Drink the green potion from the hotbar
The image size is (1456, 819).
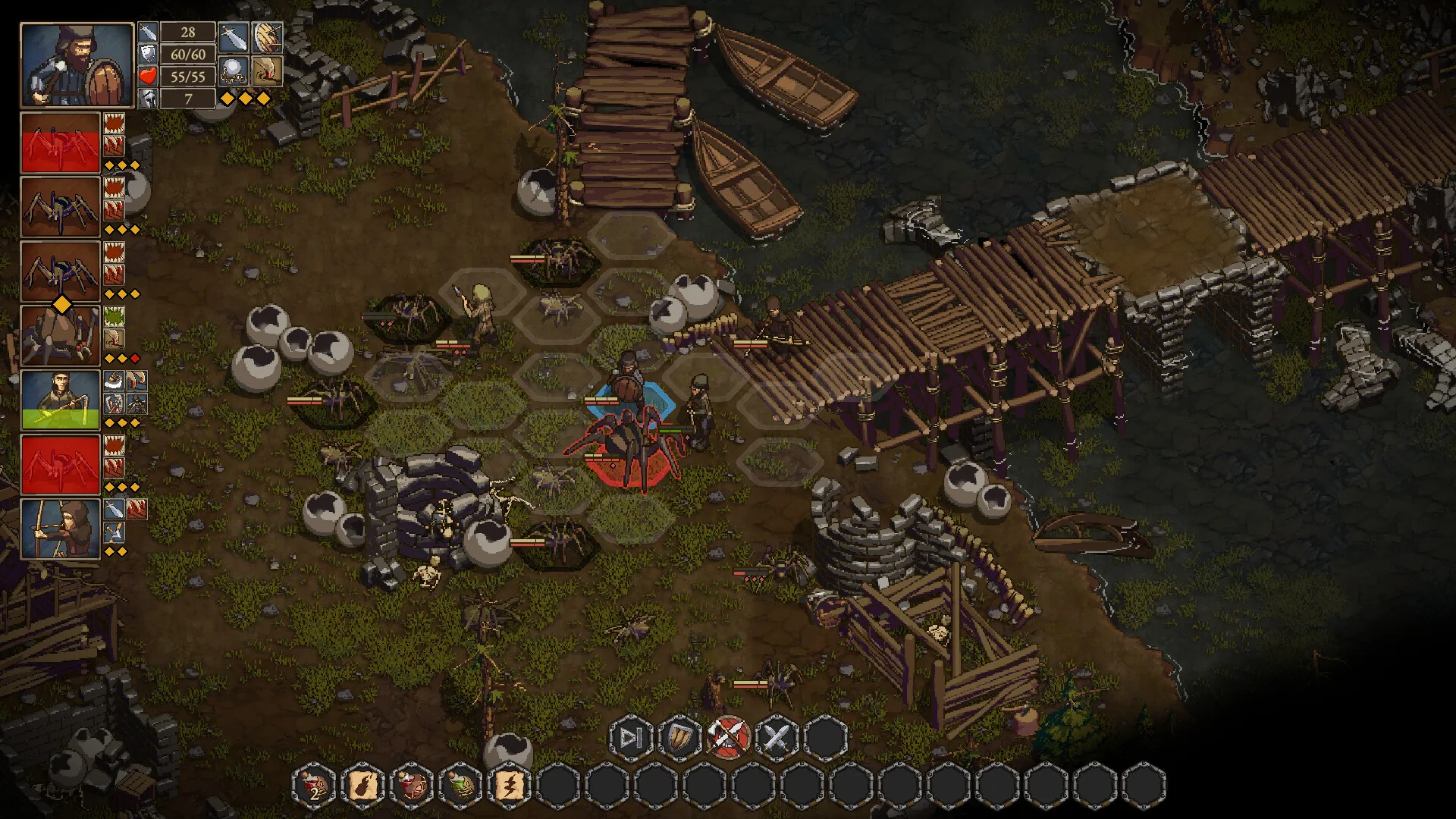click(x=460, y=785)
